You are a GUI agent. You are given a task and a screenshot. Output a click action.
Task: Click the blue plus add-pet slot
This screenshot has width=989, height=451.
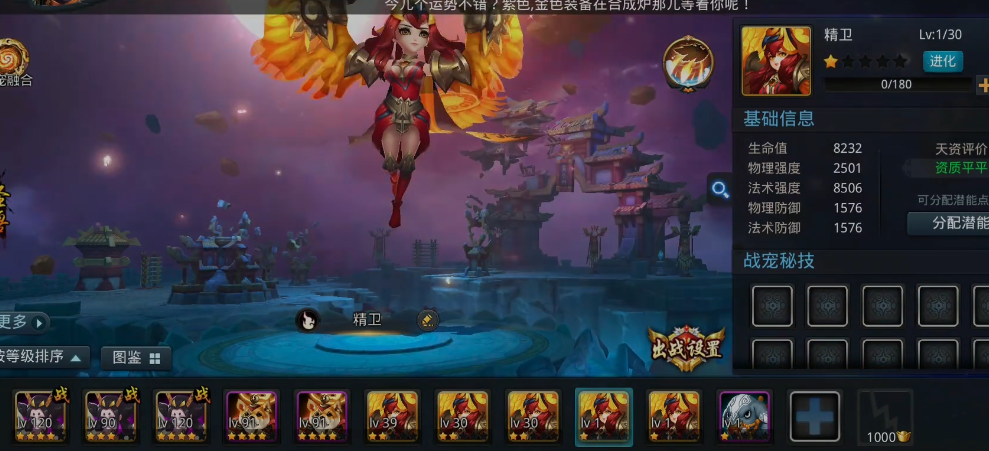(814, 414)
